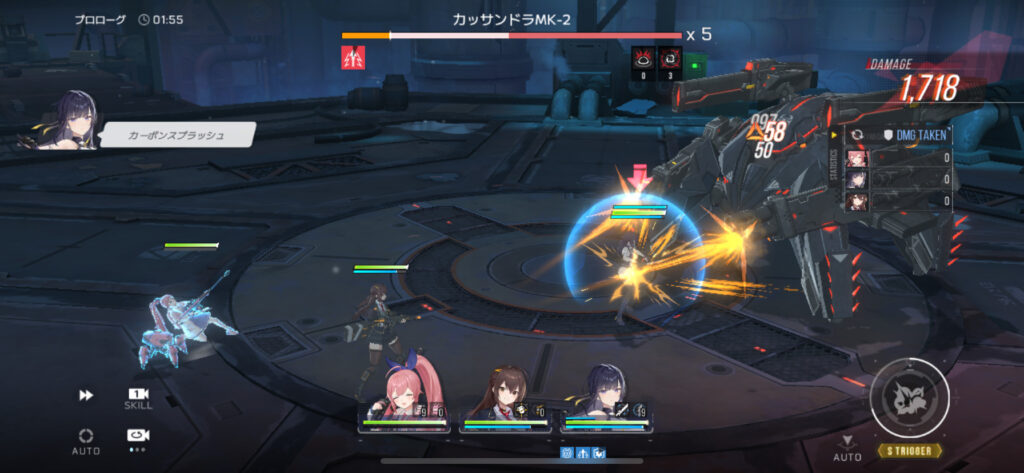This screenshot has width=1024, height=473.
Task: Activate the S Trigger ability
Action: 909,401
